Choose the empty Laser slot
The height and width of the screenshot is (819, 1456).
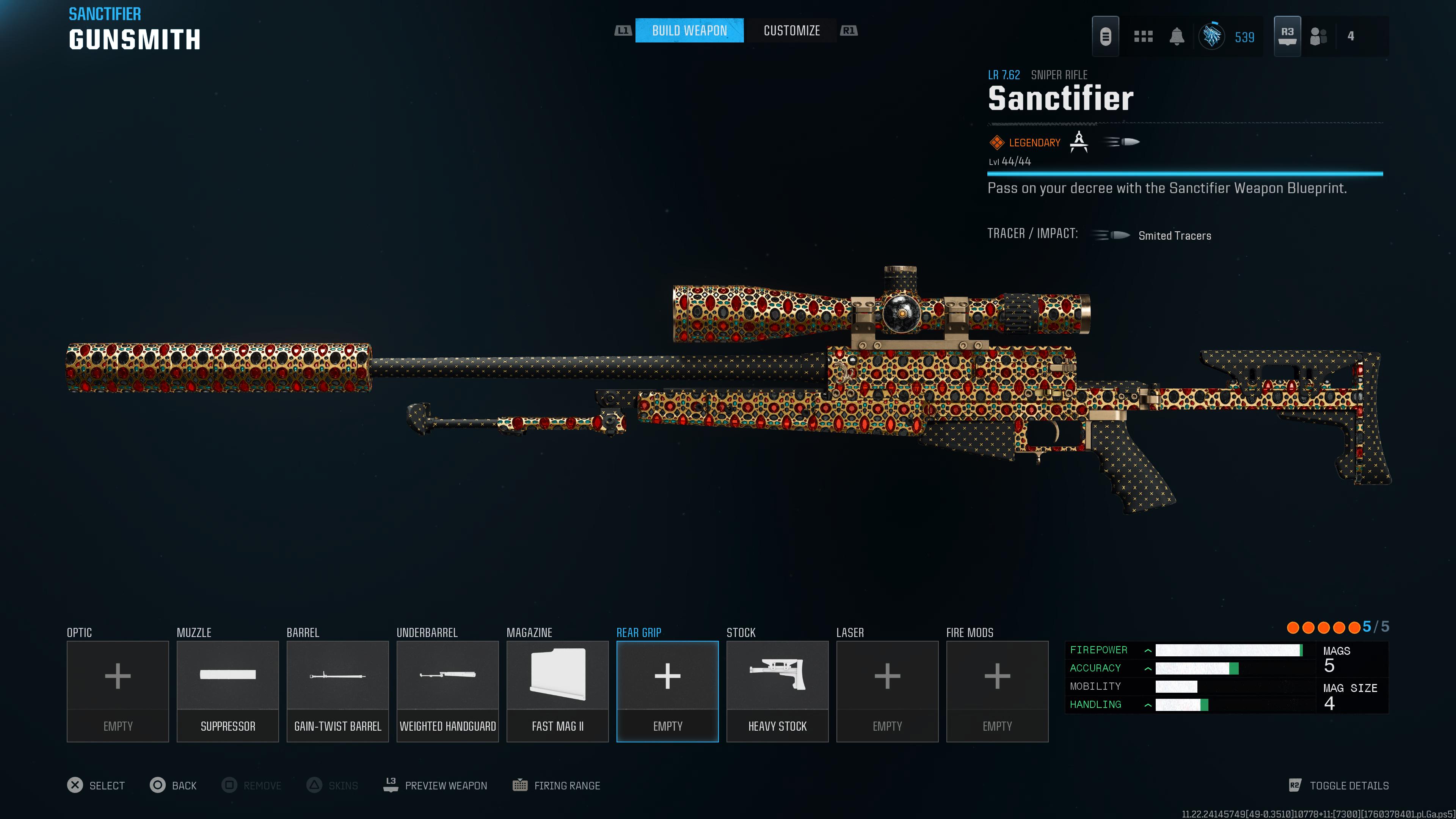887,691
